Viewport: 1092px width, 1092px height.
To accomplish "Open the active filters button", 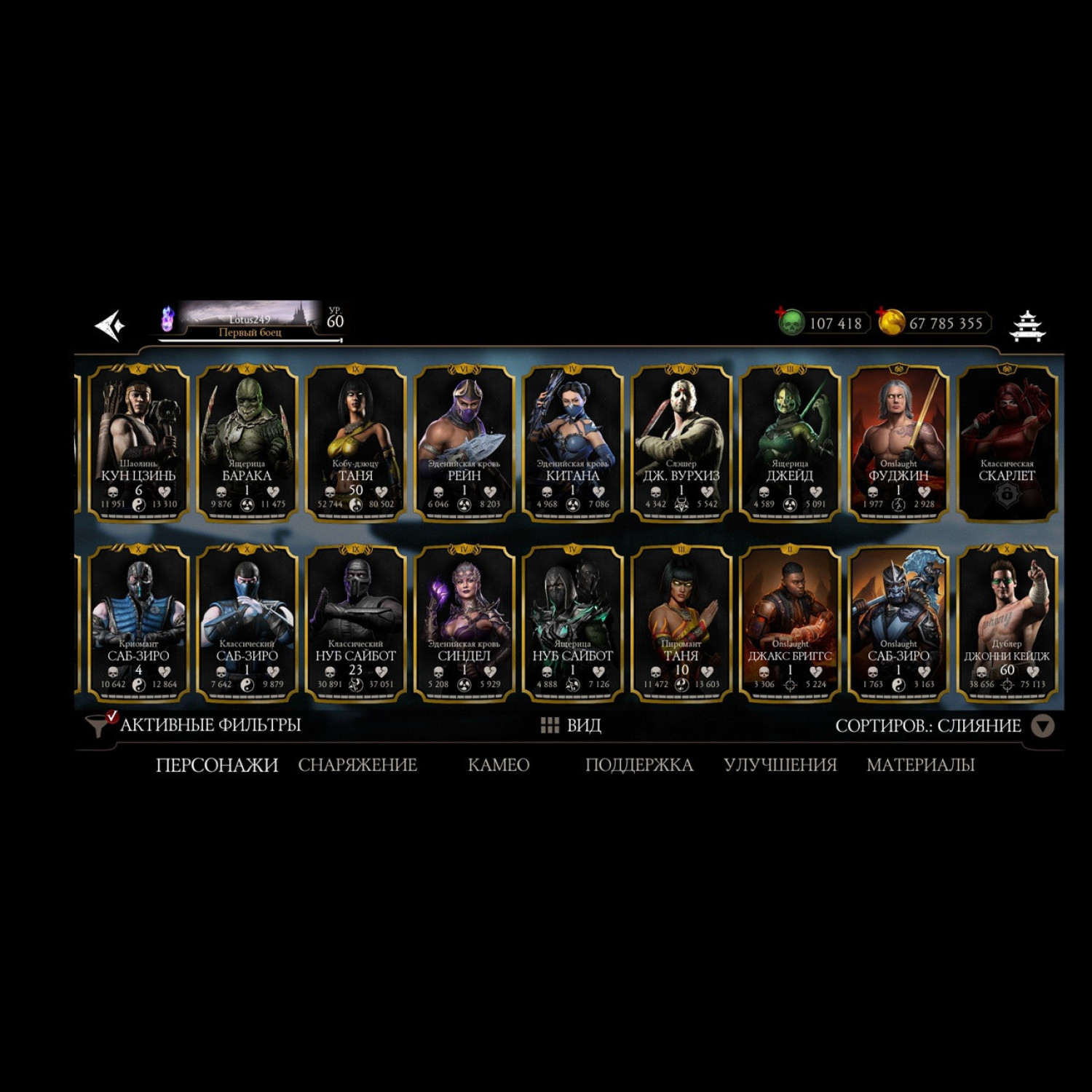I will 194,725.
